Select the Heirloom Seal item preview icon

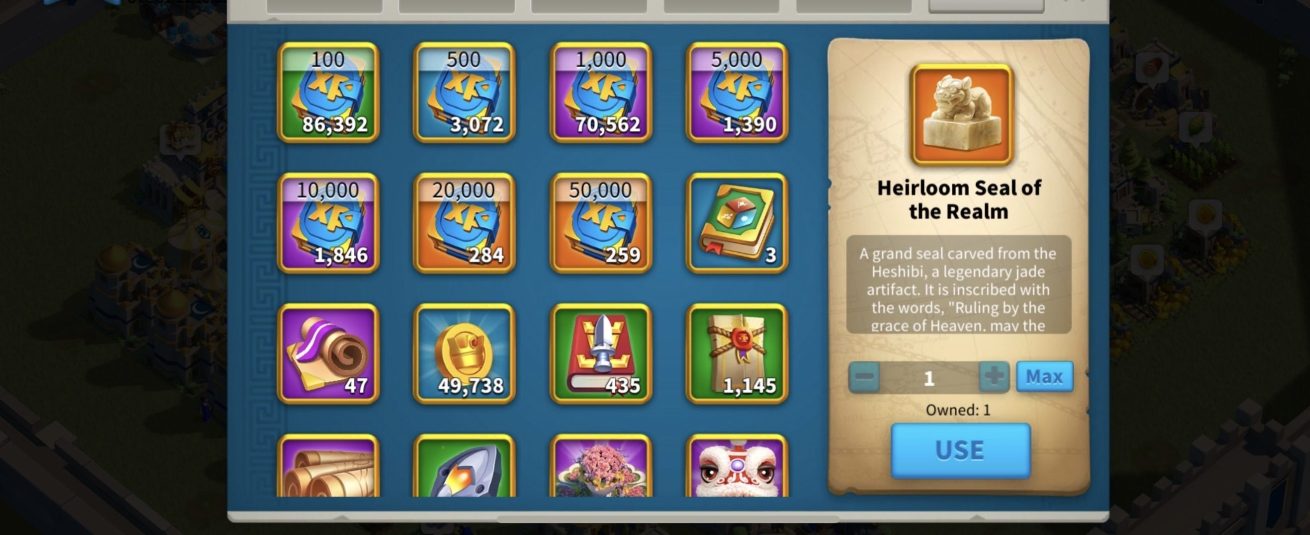[961, 115]
